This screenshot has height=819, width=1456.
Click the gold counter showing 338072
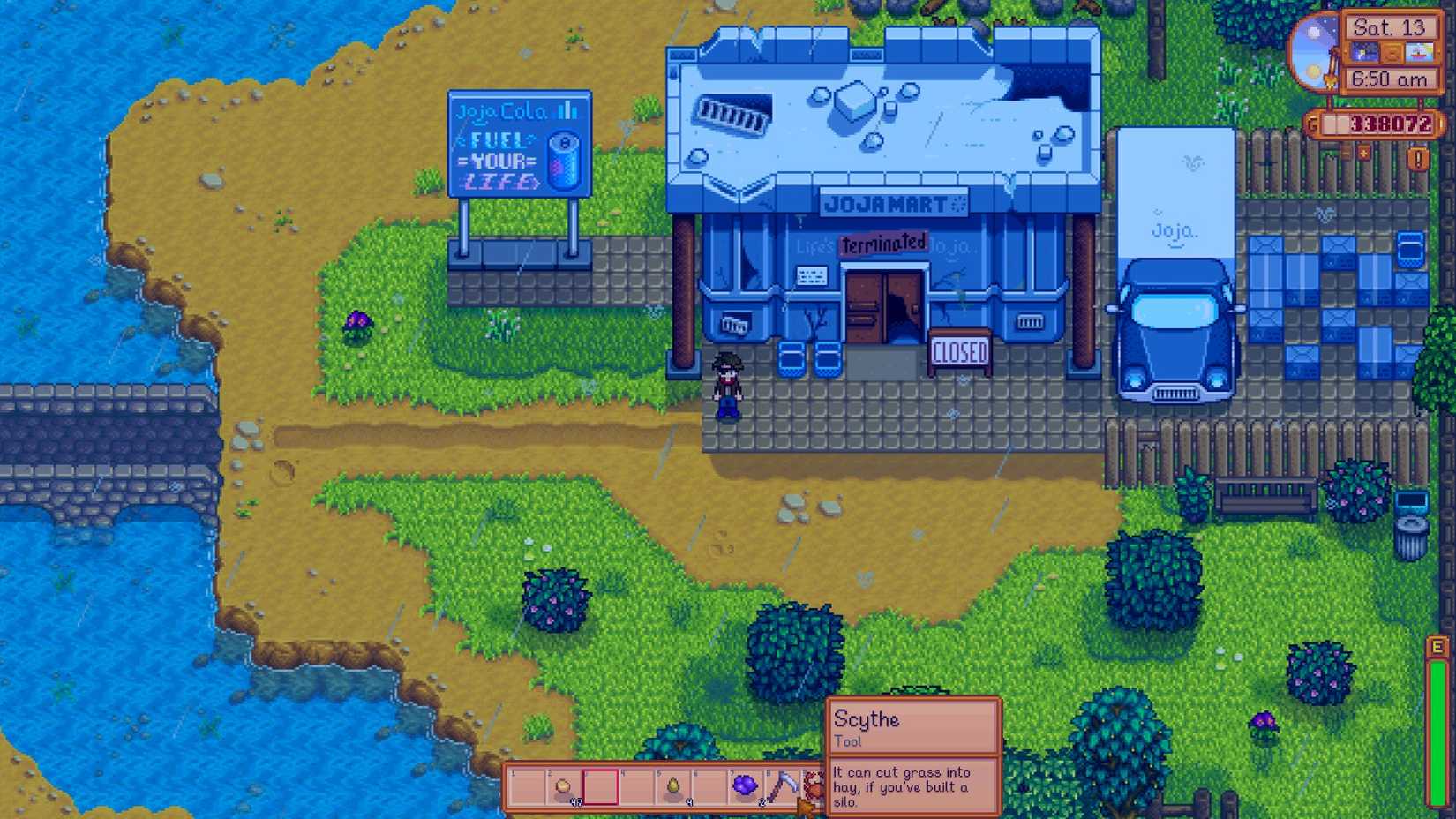coord(1392,124)
